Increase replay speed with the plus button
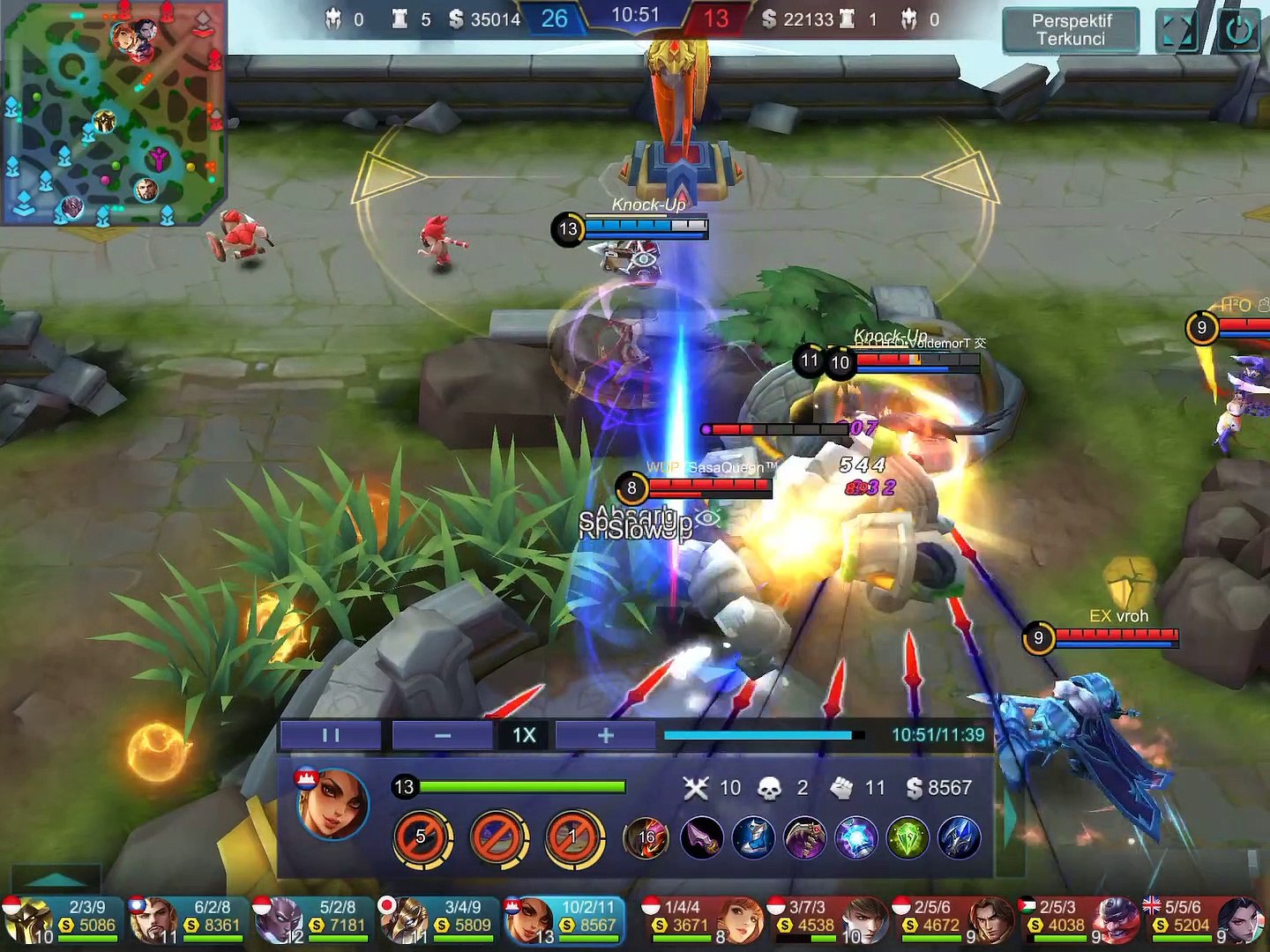This screenshot has height=952, width=1270. tap(605, 735)
